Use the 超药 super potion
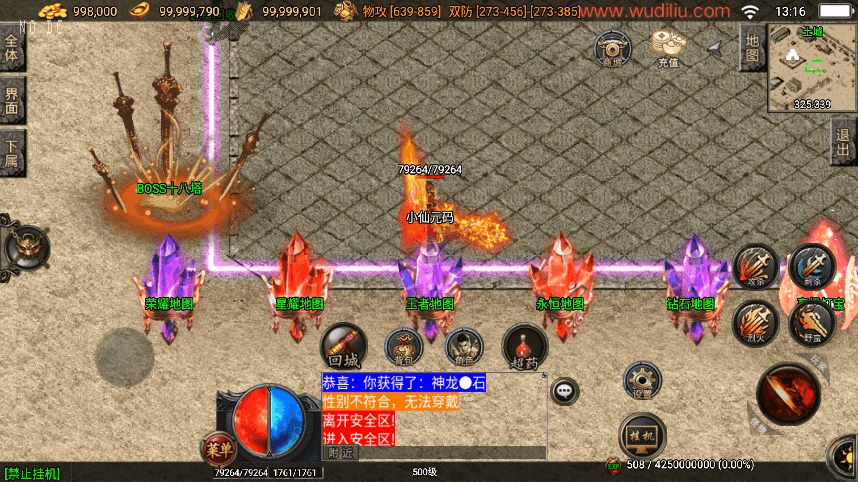The width and height of the screenshot is (858, 482). pyautogui.click(x=524, y=345)
